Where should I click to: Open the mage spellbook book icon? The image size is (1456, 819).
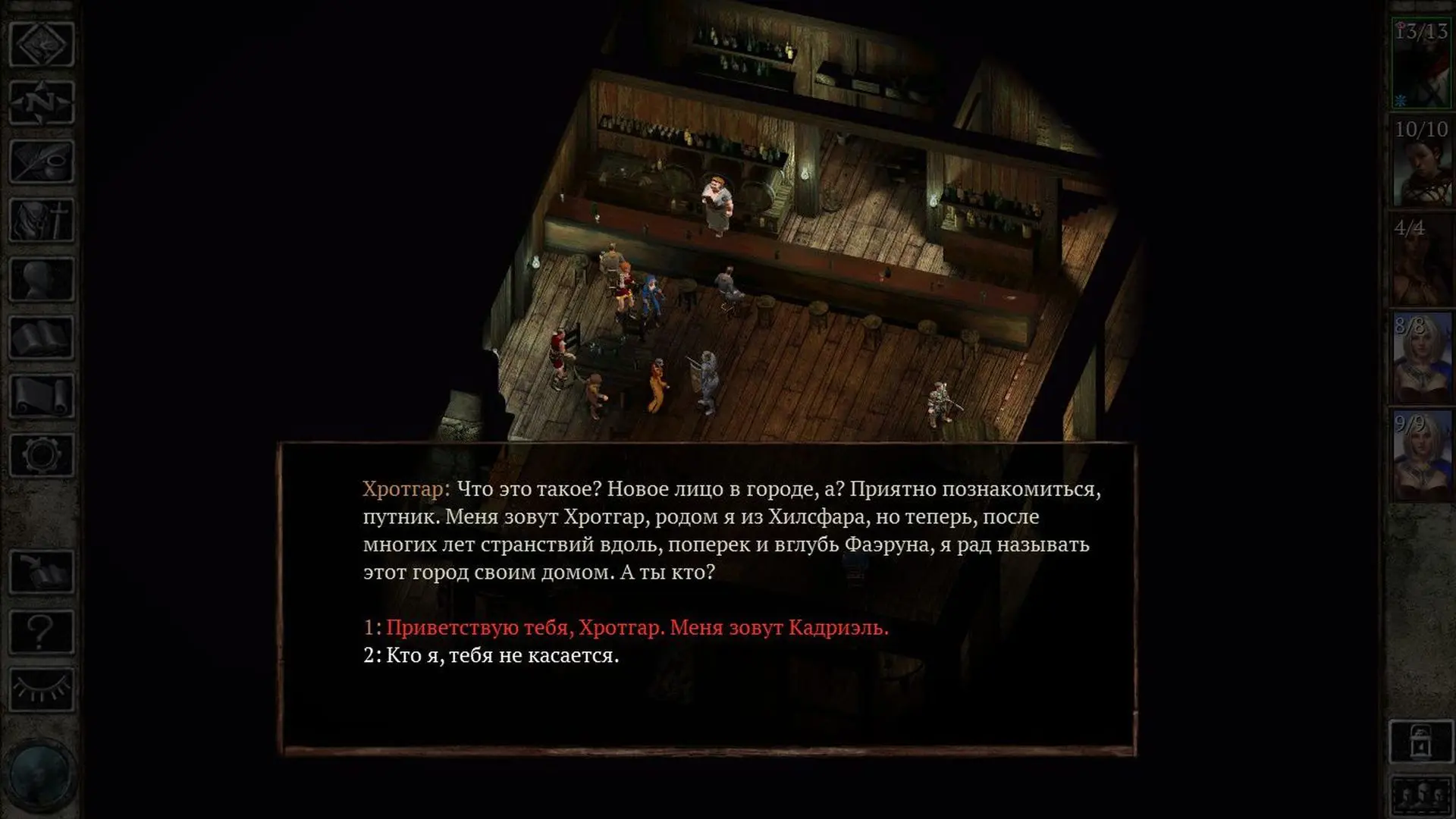coord(41,338)
